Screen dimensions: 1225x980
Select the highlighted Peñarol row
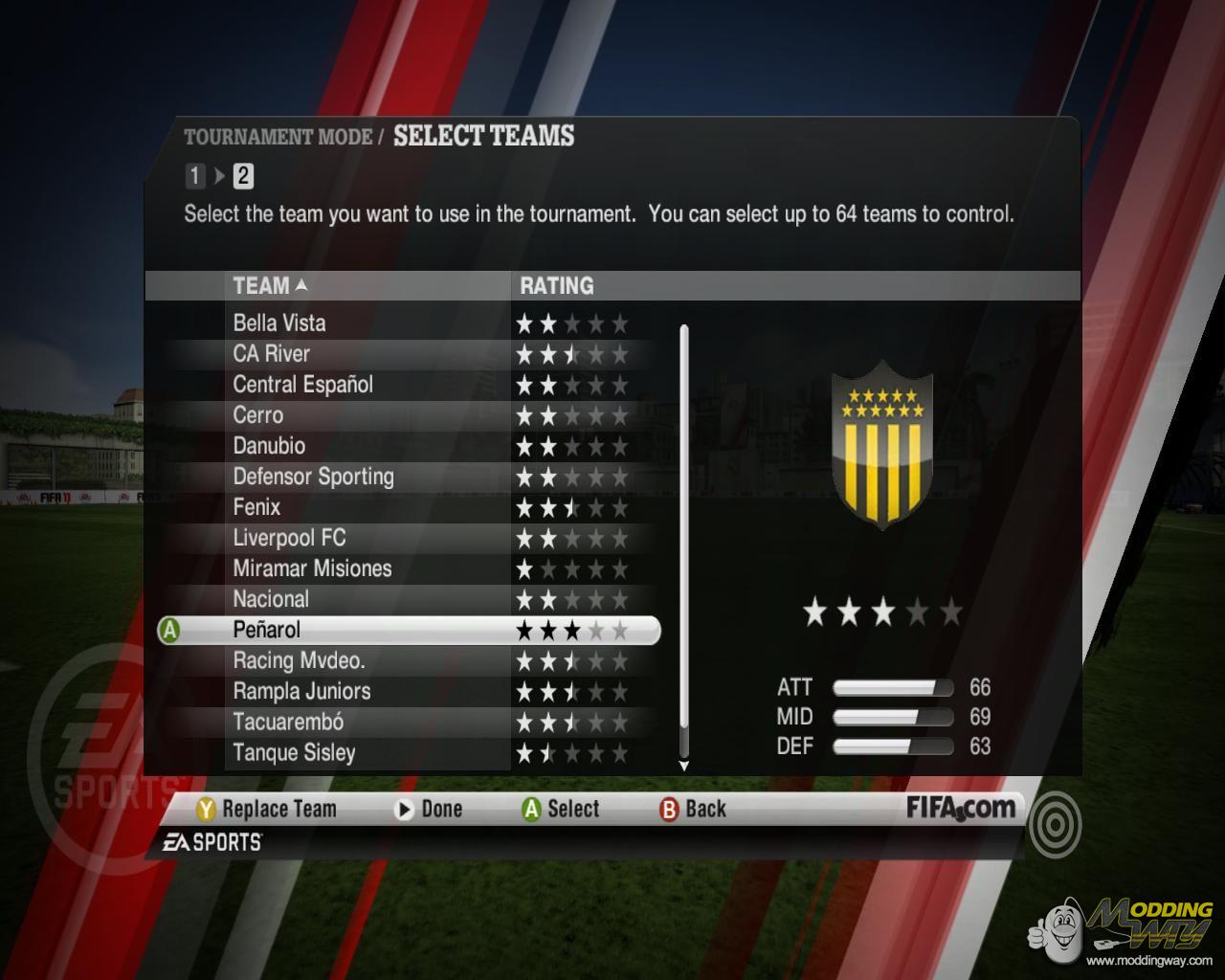267,630
